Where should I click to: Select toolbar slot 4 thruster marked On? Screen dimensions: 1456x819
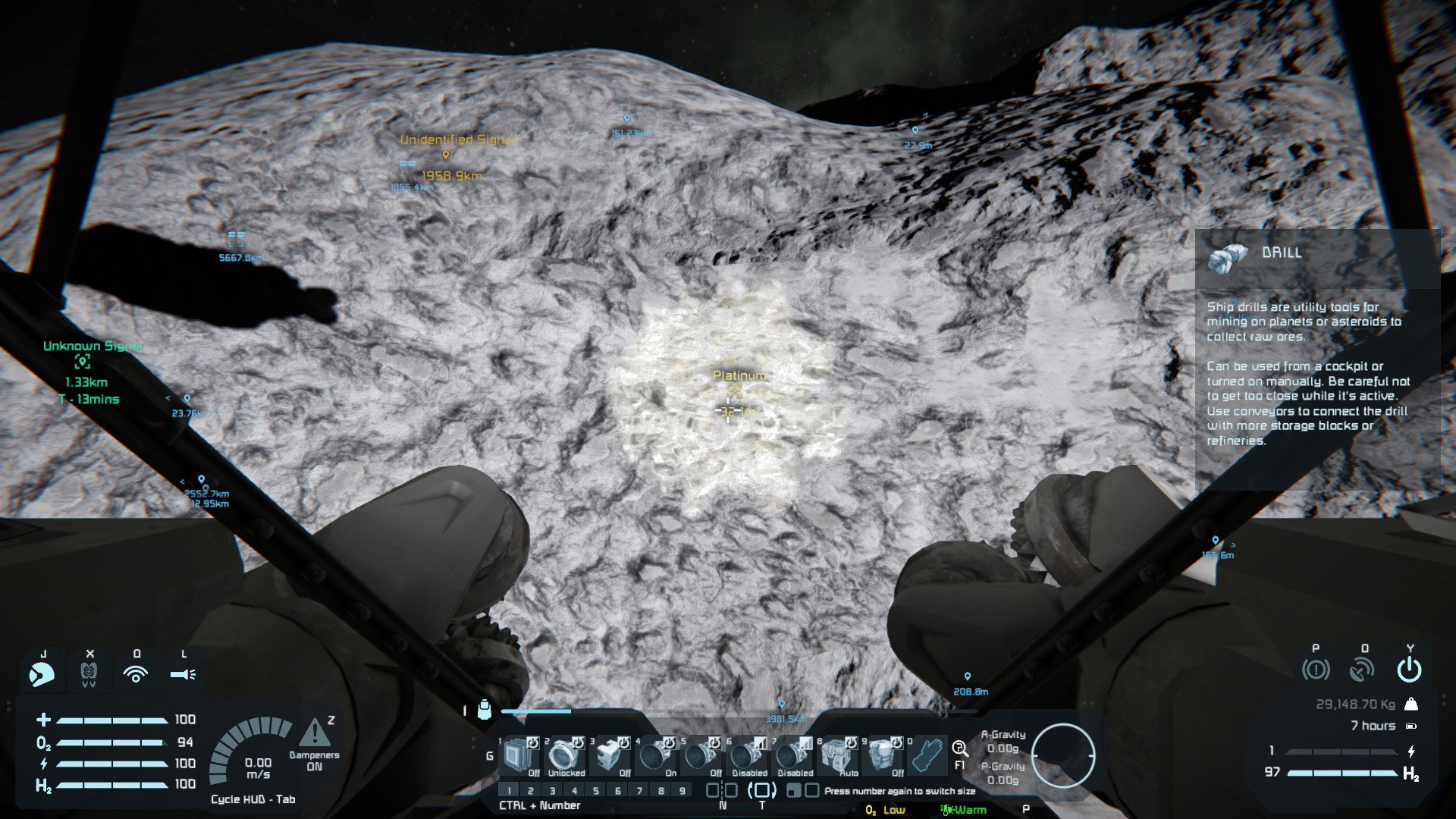pyautogui.click(x=654, y=756)
